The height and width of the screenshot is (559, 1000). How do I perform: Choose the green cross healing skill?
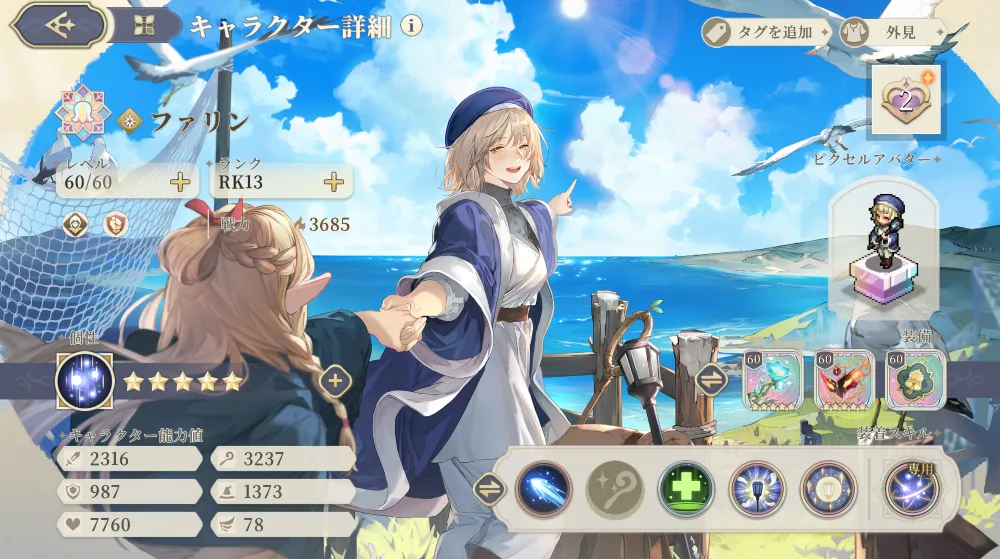pos(686,489)
